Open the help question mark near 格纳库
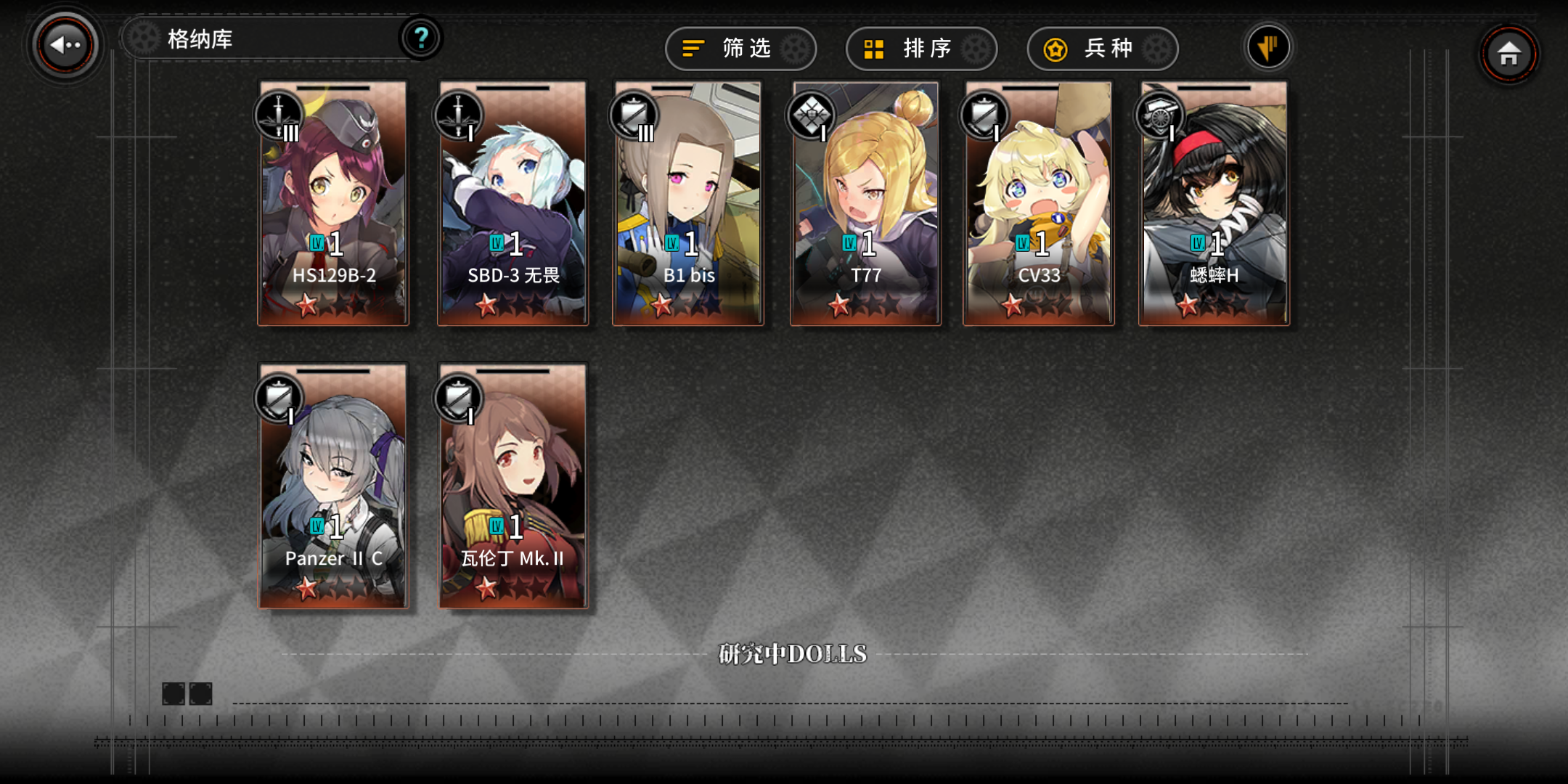Image resolution: width=1568 pixels, height=784 pixels. click(422, 40)
